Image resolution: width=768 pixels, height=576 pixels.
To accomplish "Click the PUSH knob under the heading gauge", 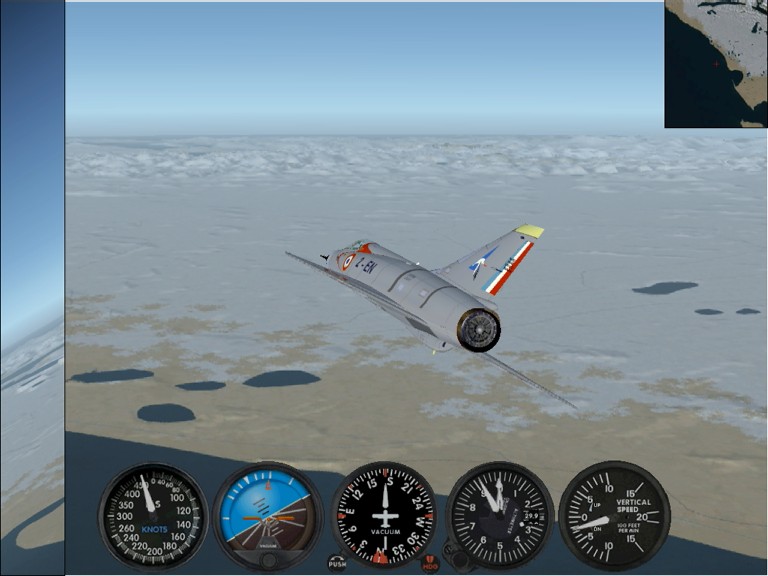I will tap(337, 563).
